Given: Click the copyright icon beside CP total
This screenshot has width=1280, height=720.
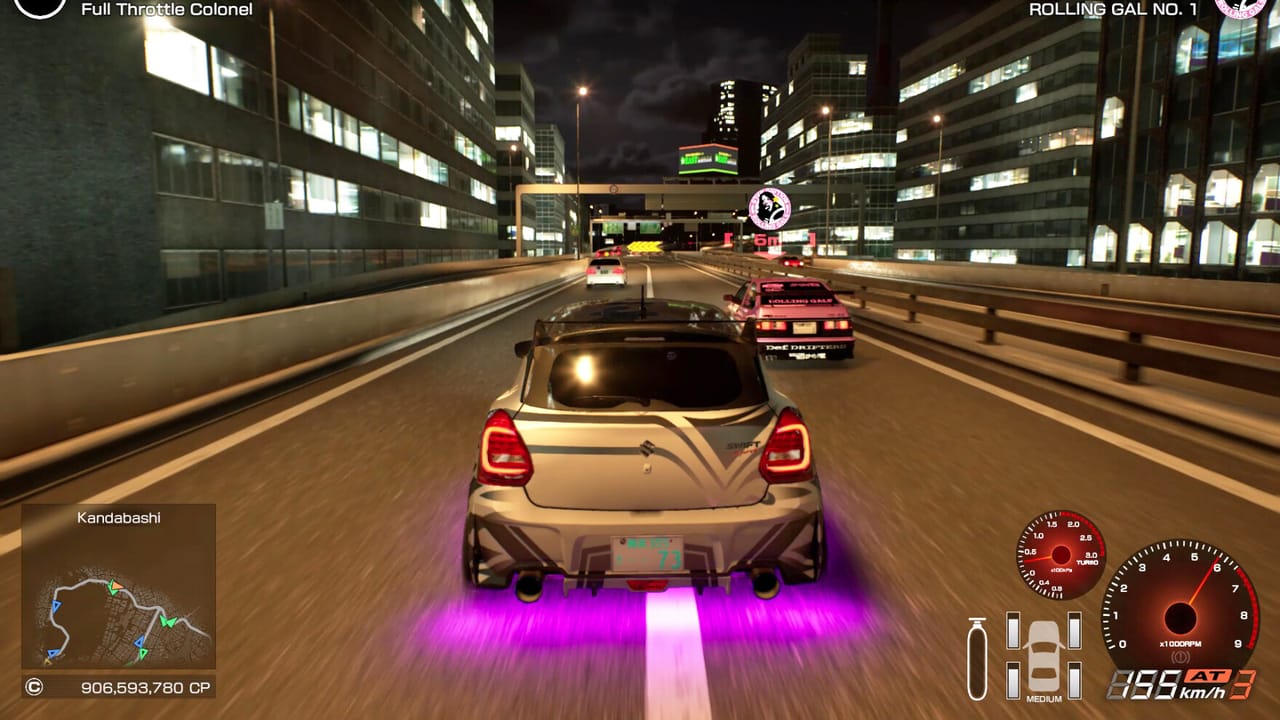Looking at the screenshot, I should pyautogui.click(x=35, y=686).
